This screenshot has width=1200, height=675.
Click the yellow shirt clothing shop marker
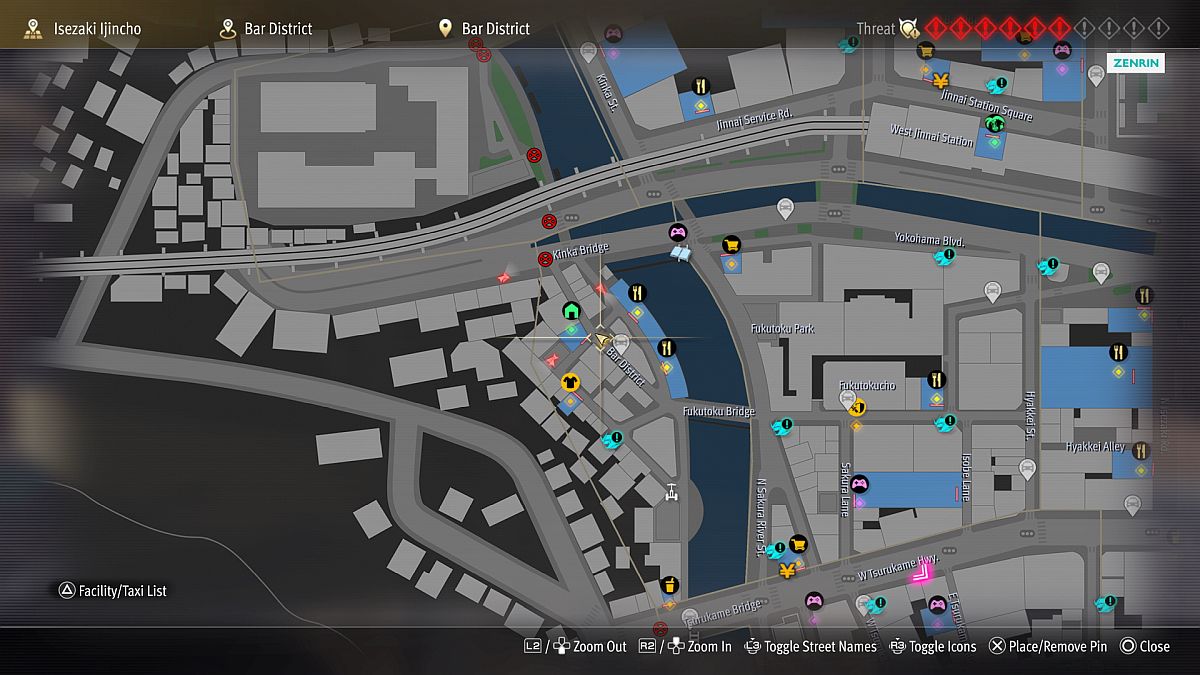click(570, 381)
